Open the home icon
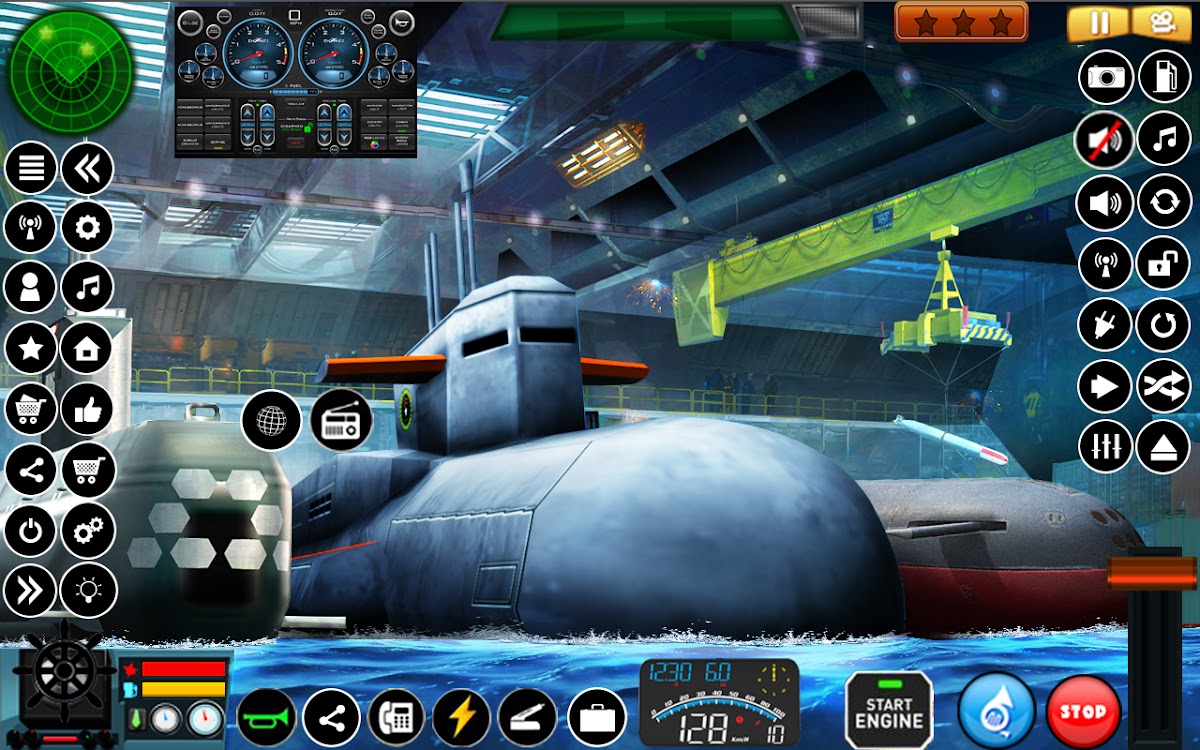1200x750 pixels. coord(88,348)
